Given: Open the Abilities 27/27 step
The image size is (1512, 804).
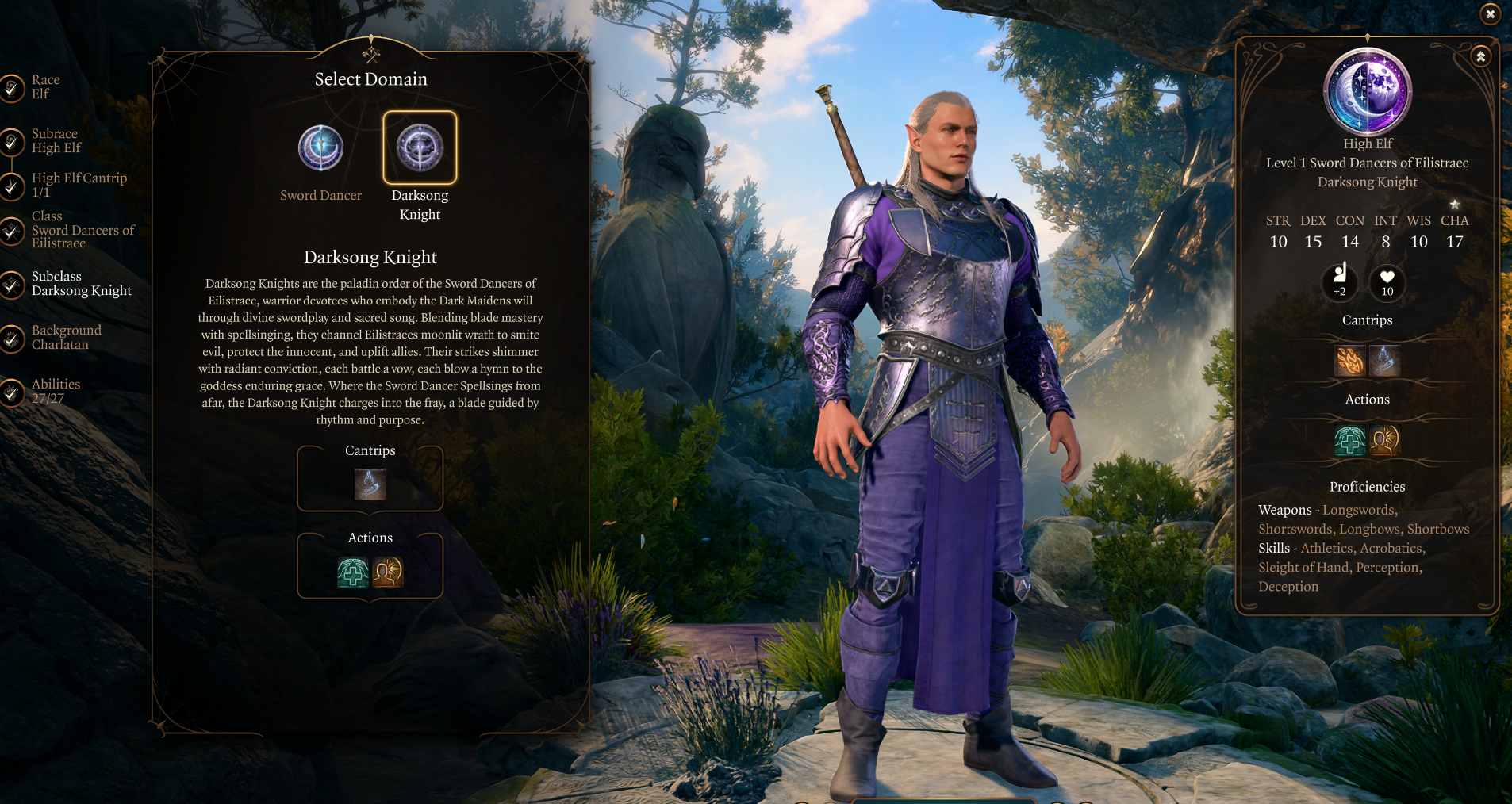Looking at the screenshot, I should 55,391.
